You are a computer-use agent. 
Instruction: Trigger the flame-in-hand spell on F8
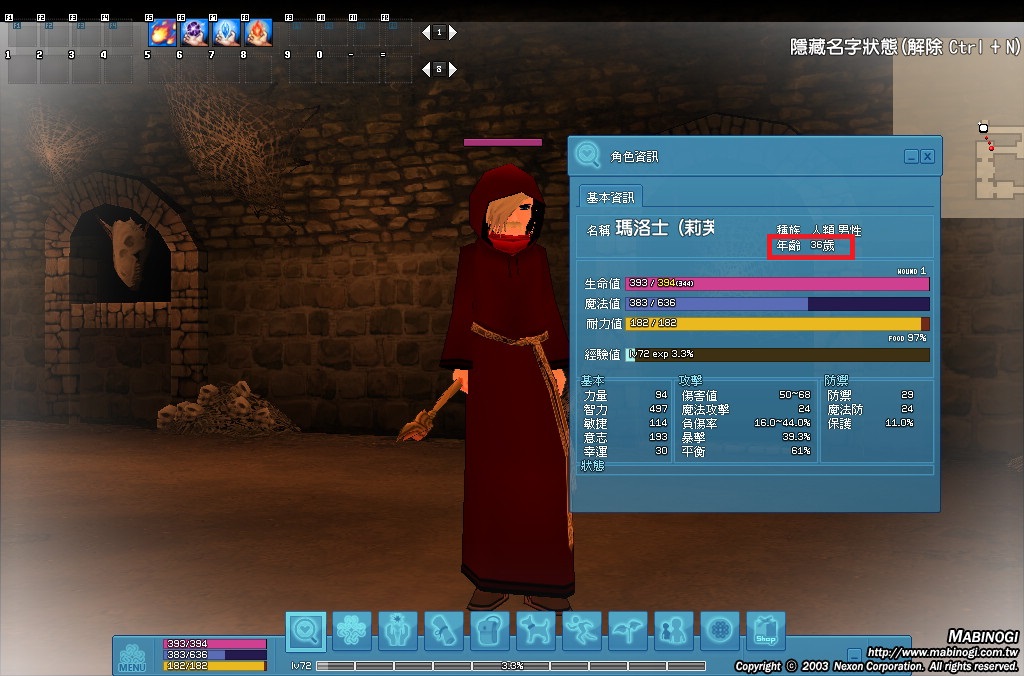(x=259, y=34)
